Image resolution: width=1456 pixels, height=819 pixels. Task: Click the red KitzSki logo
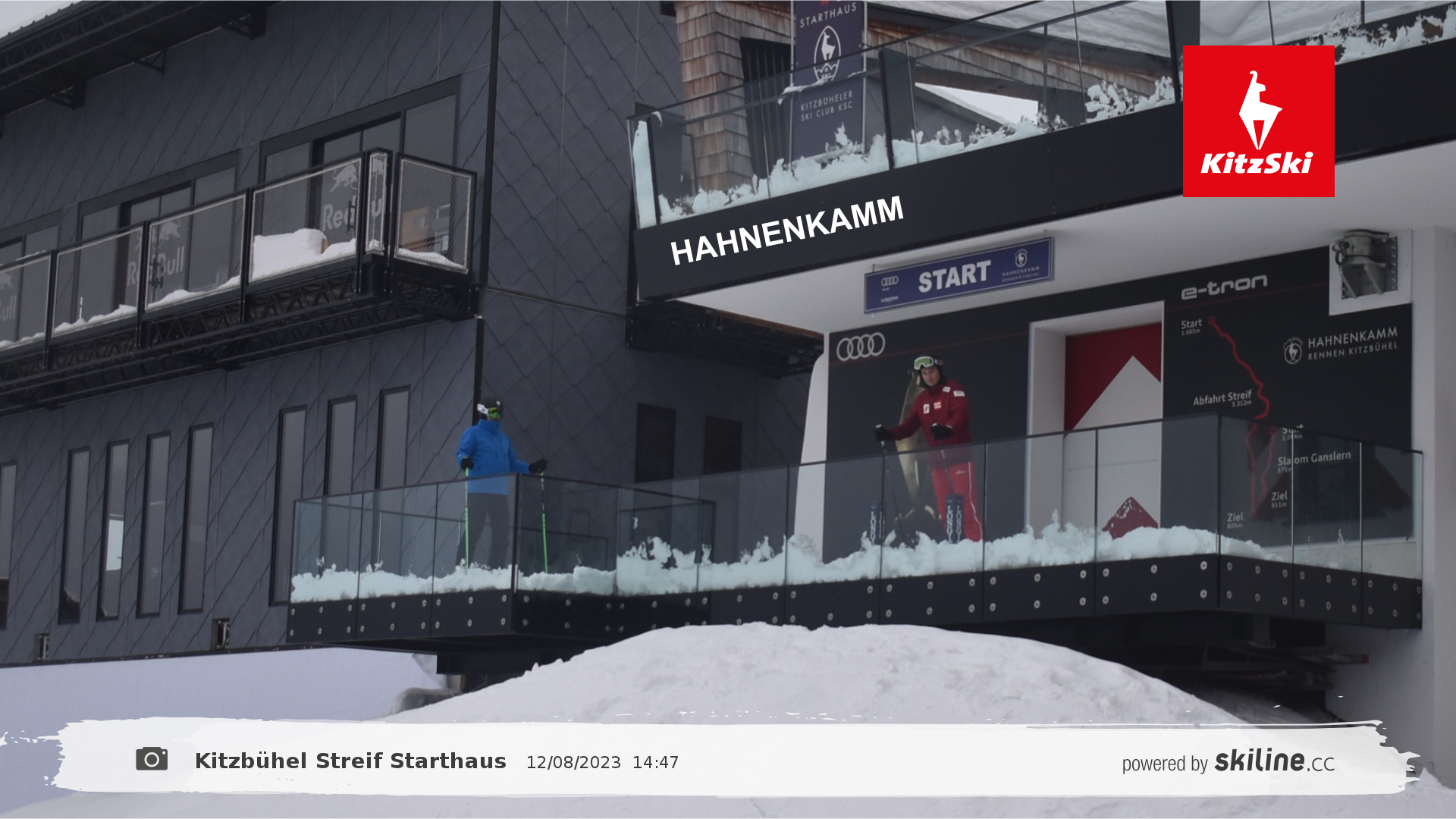tap(1258, 121)
